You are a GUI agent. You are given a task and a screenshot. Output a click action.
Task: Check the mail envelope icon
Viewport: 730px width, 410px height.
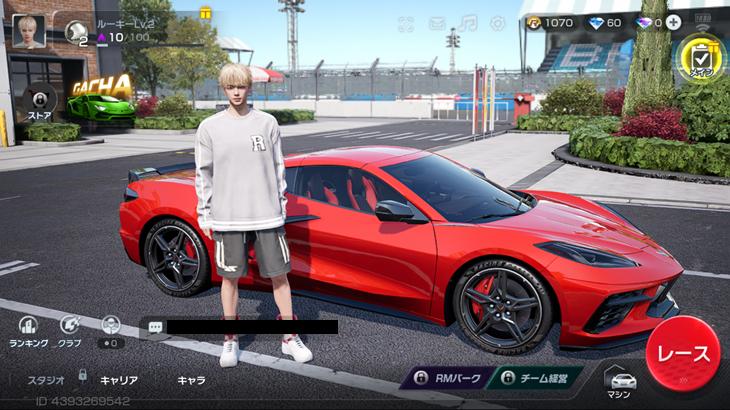click(x=437, y=23)
